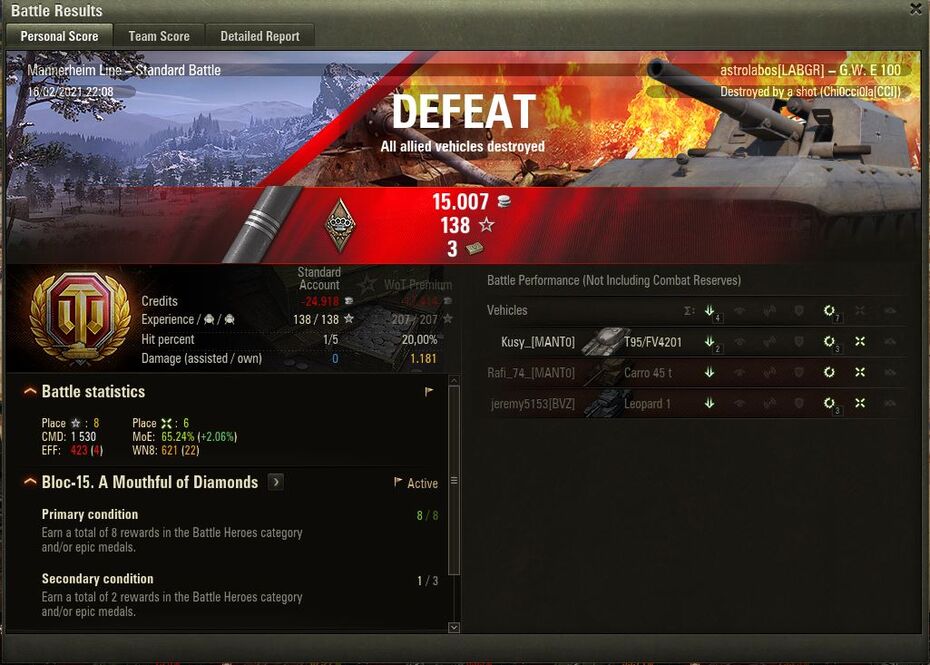Click the Mastery Badge emblem
Screen dimensions: 930x665
coord(340,224)
